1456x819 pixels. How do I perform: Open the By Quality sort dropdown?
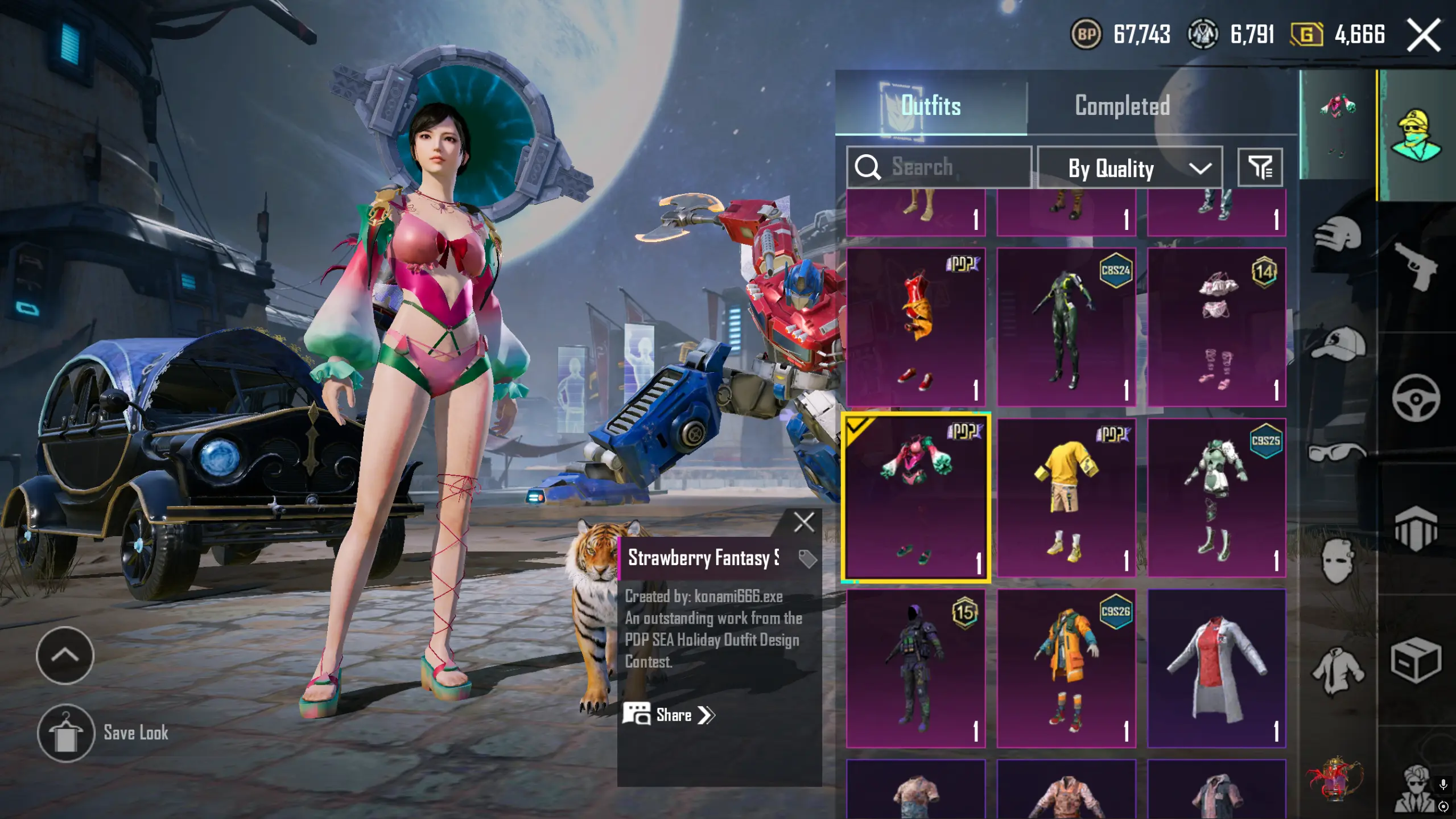(1129, 168)
